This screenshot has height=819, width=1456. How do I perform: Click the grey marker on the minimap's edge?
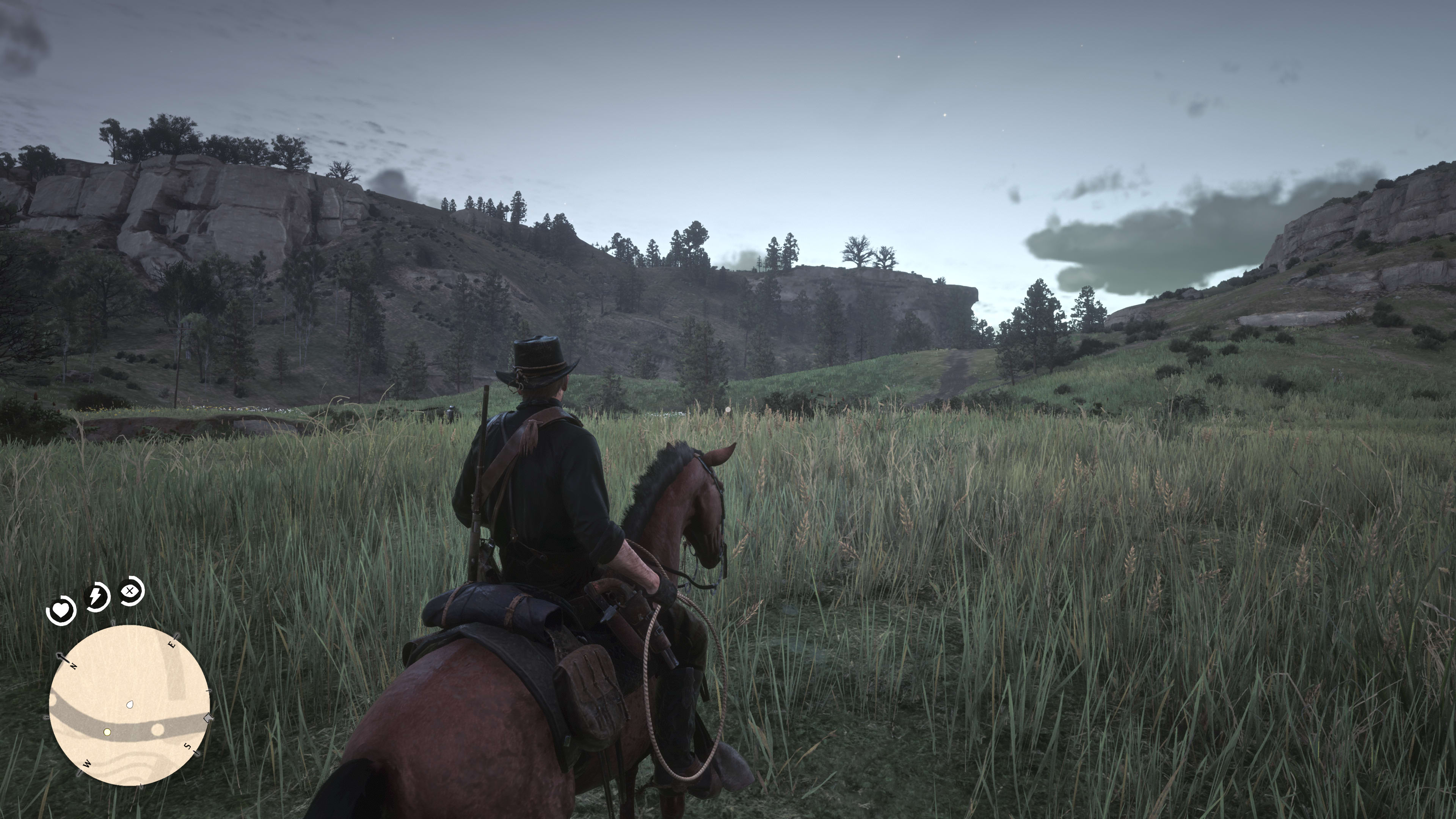pos(208,719)
